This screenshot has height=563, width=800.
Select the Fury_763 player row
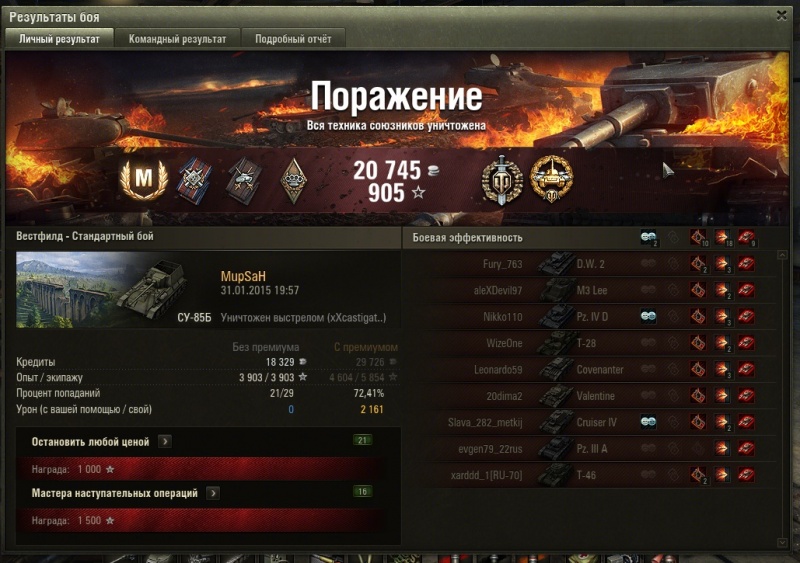pos(588,265)
